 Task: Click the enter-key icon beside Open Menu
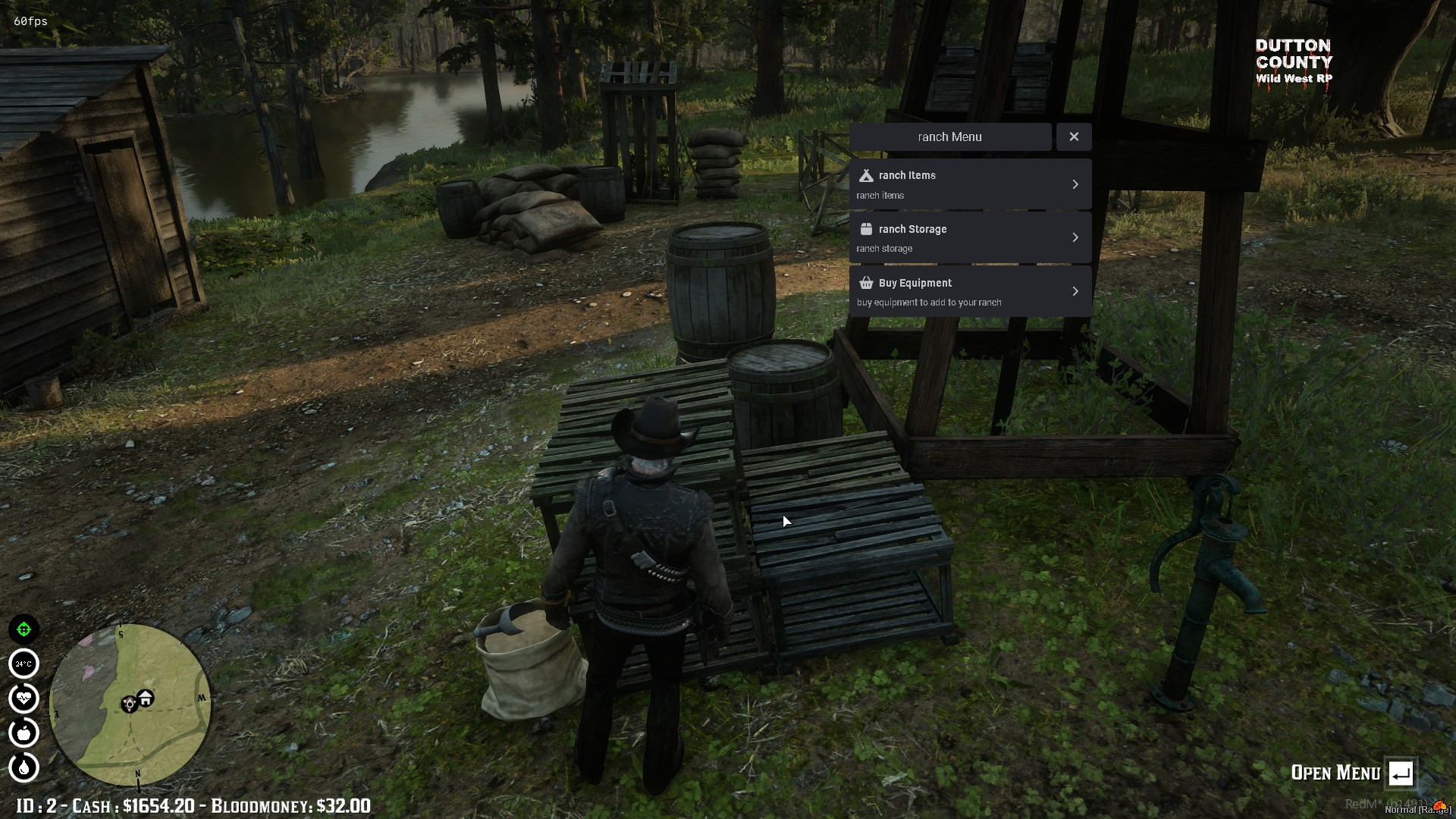tap(1402, 773)
